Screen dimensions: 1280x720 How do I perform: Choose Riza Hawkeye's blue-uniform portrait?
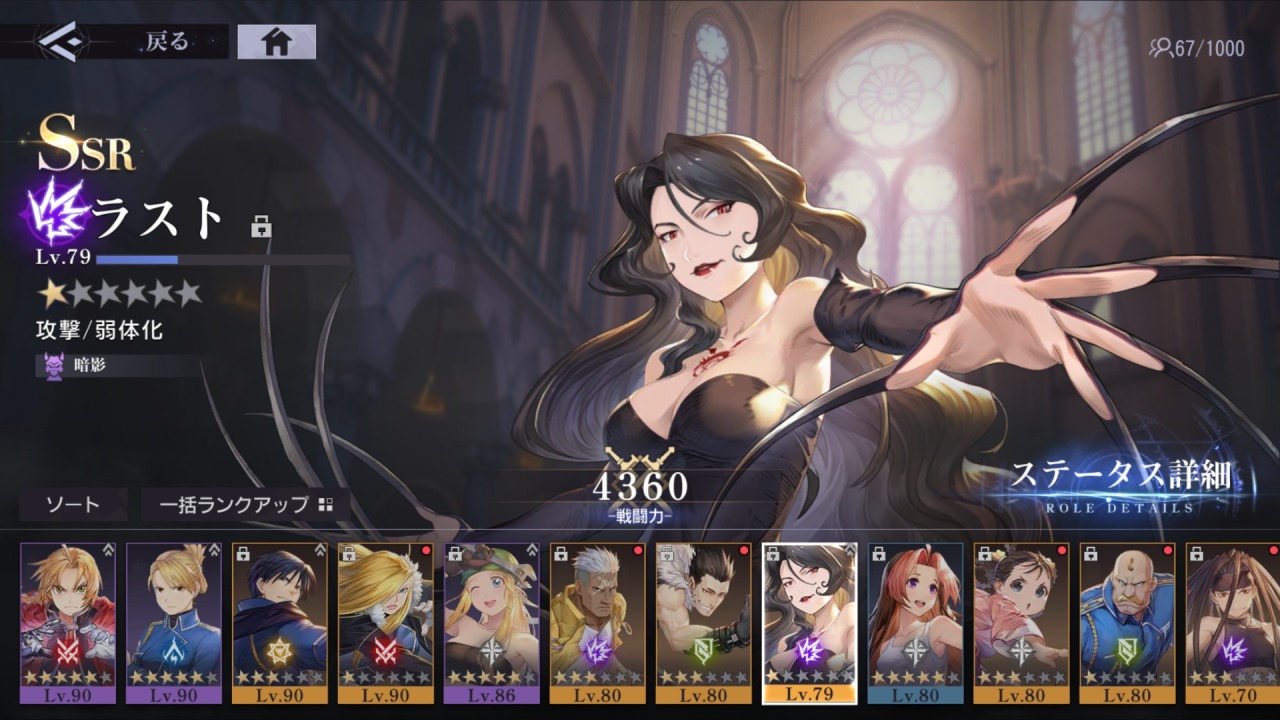point(174,623)
